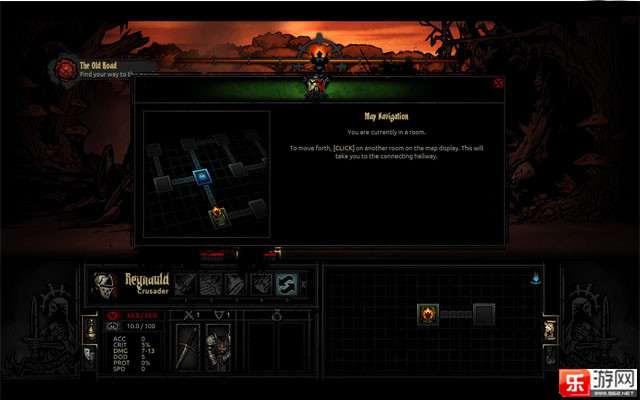The width and height of the screenshot is (640, 400).
Task: Open the map tab on the right panel
Action: click(549, 330)
